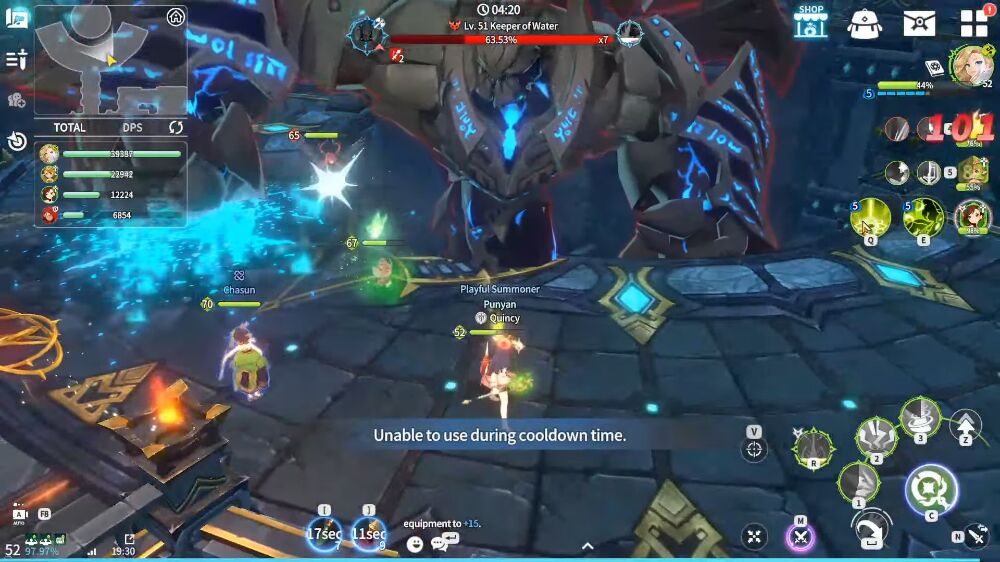
Task: Activate the Q green burst skill
Action: click(x=870, y=216)
